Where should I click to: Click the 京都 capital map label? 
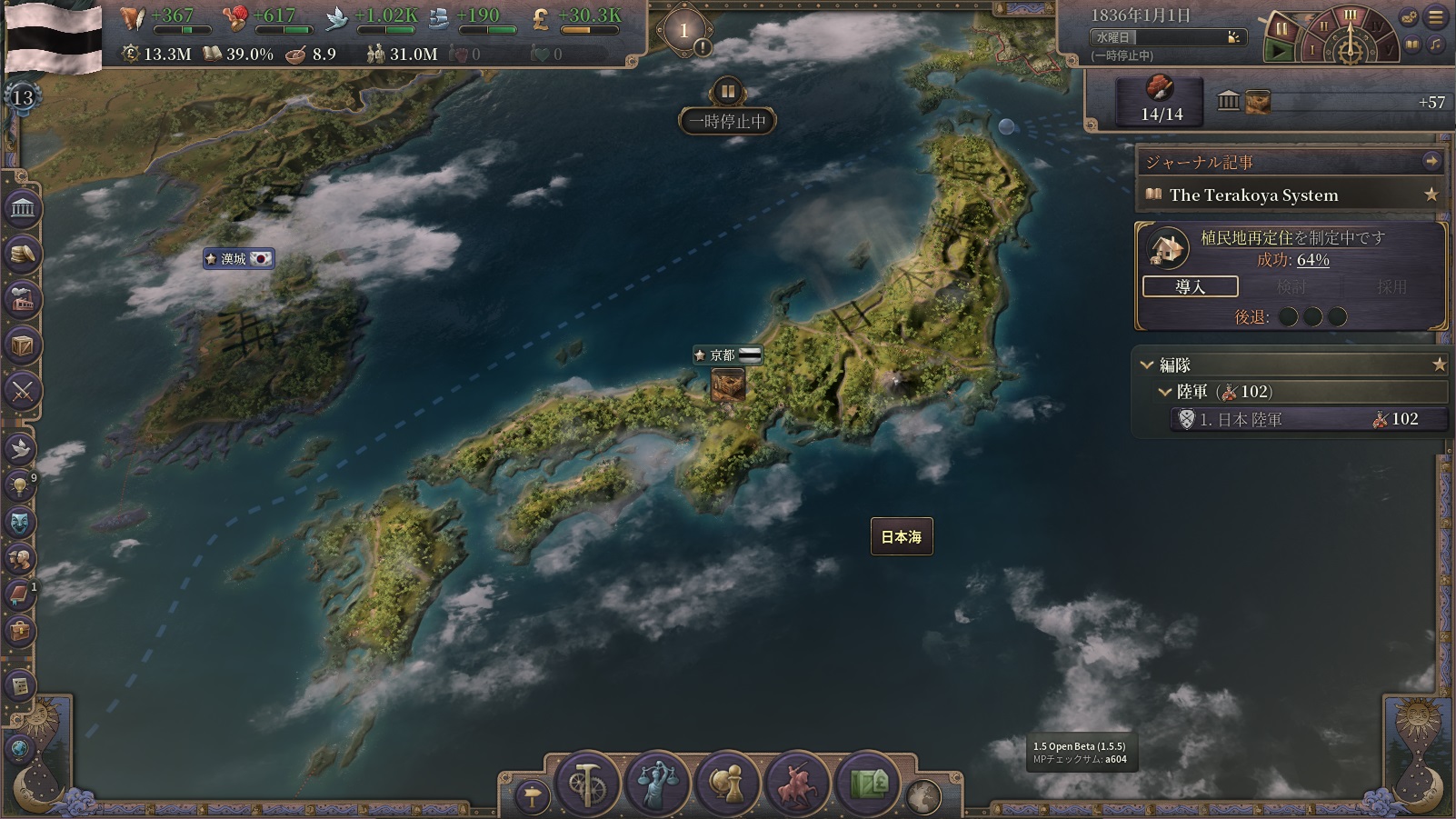[x=723, y=355]
